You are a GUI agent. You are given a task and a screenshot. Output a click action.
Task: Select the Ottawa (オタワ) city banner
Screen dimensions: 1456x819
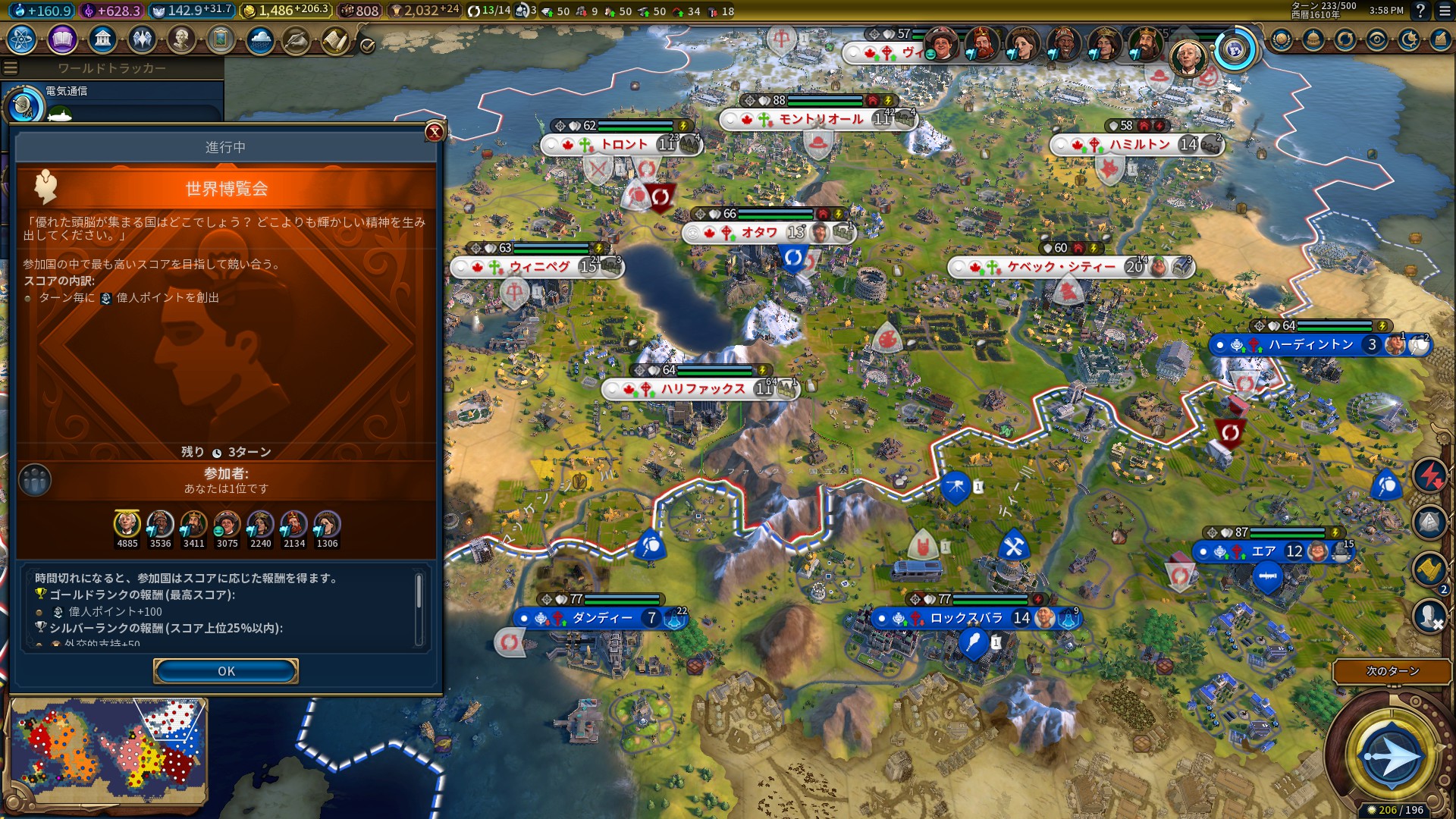(759, 233)
